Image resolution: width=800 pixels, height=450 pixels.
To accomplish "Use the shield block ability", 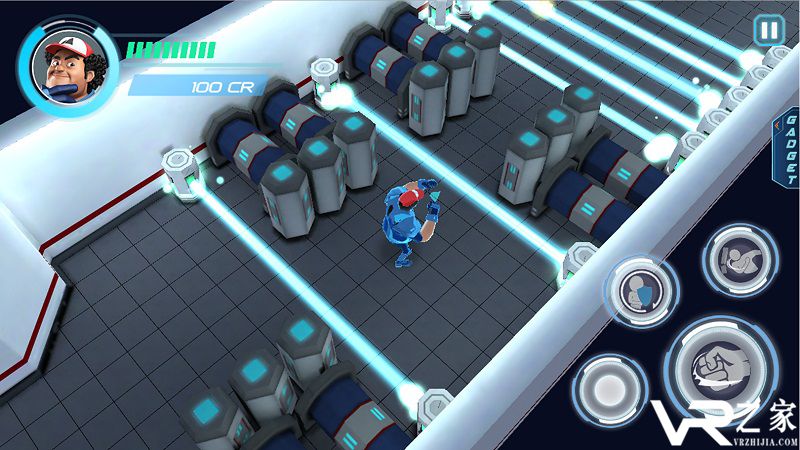I will click(x=639, y=292).
